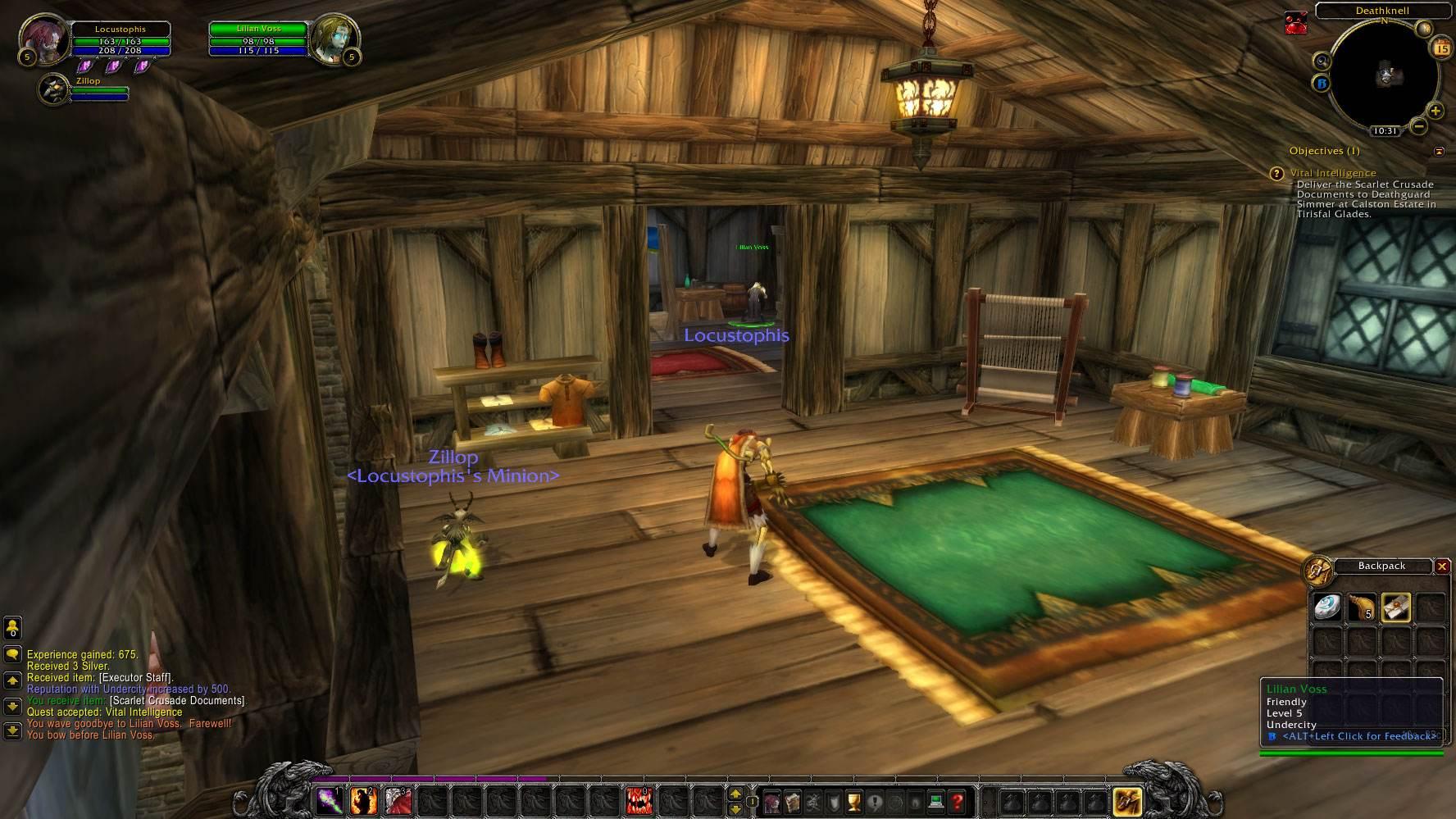This screenshot has height=819, width=1456.
Task: Zoom out the minimap with minus button
Action: (x=1419, y=126)
